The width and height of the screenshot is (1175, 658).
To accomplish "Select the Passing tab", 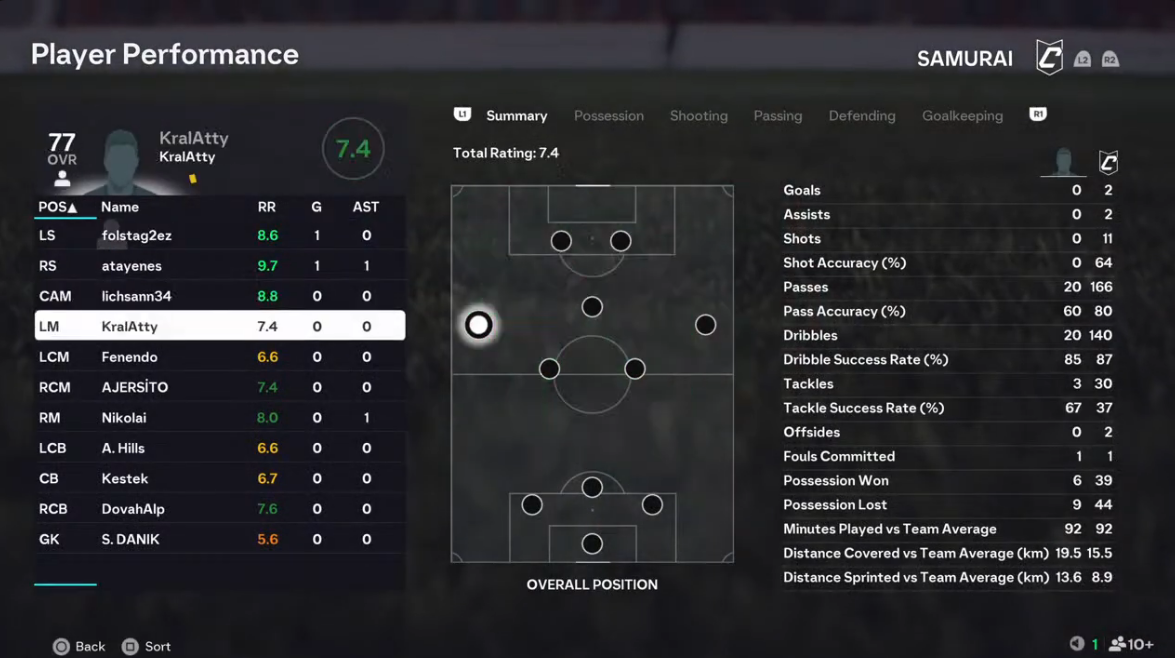I will 777,116.
